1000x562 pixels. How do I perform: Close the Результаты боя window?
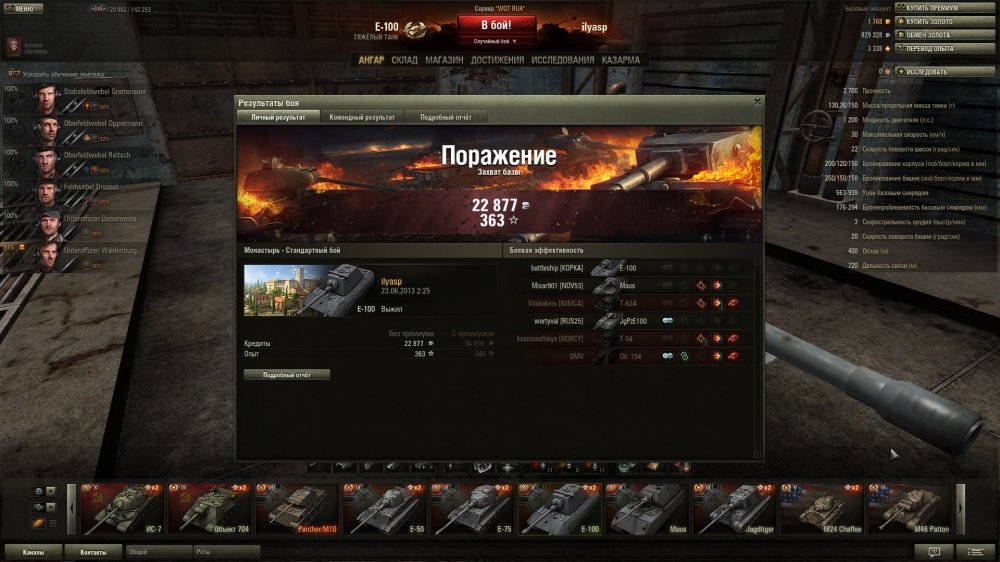757,101
